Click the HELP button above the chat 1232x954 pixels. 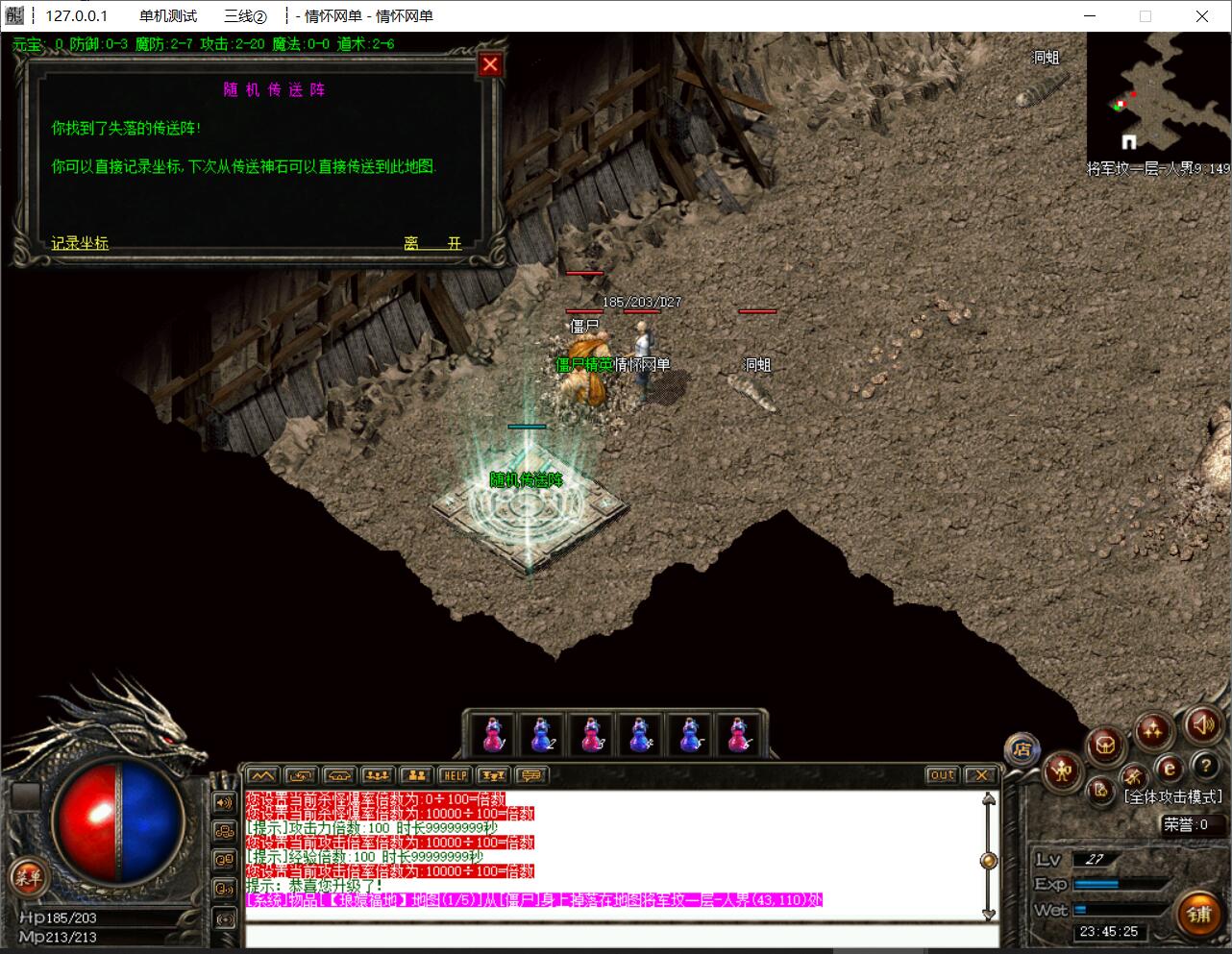pos(454,775)
